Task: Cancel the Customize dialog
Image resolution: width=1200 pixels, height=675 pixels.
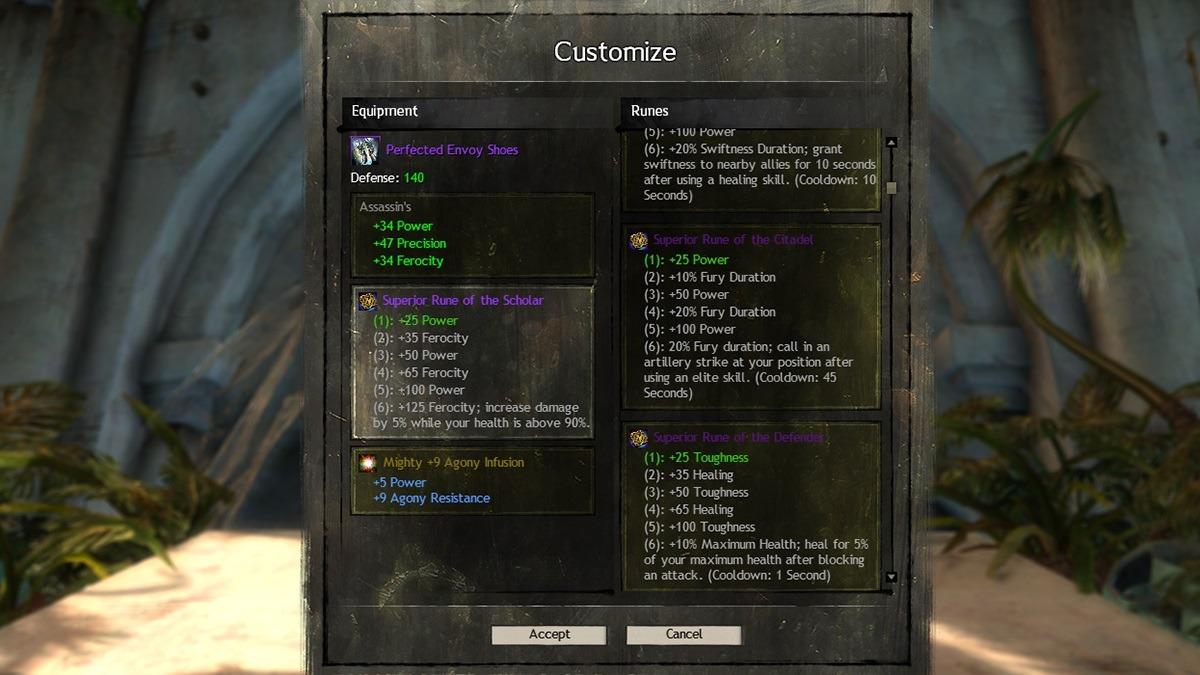Action: tap(683, 635)
